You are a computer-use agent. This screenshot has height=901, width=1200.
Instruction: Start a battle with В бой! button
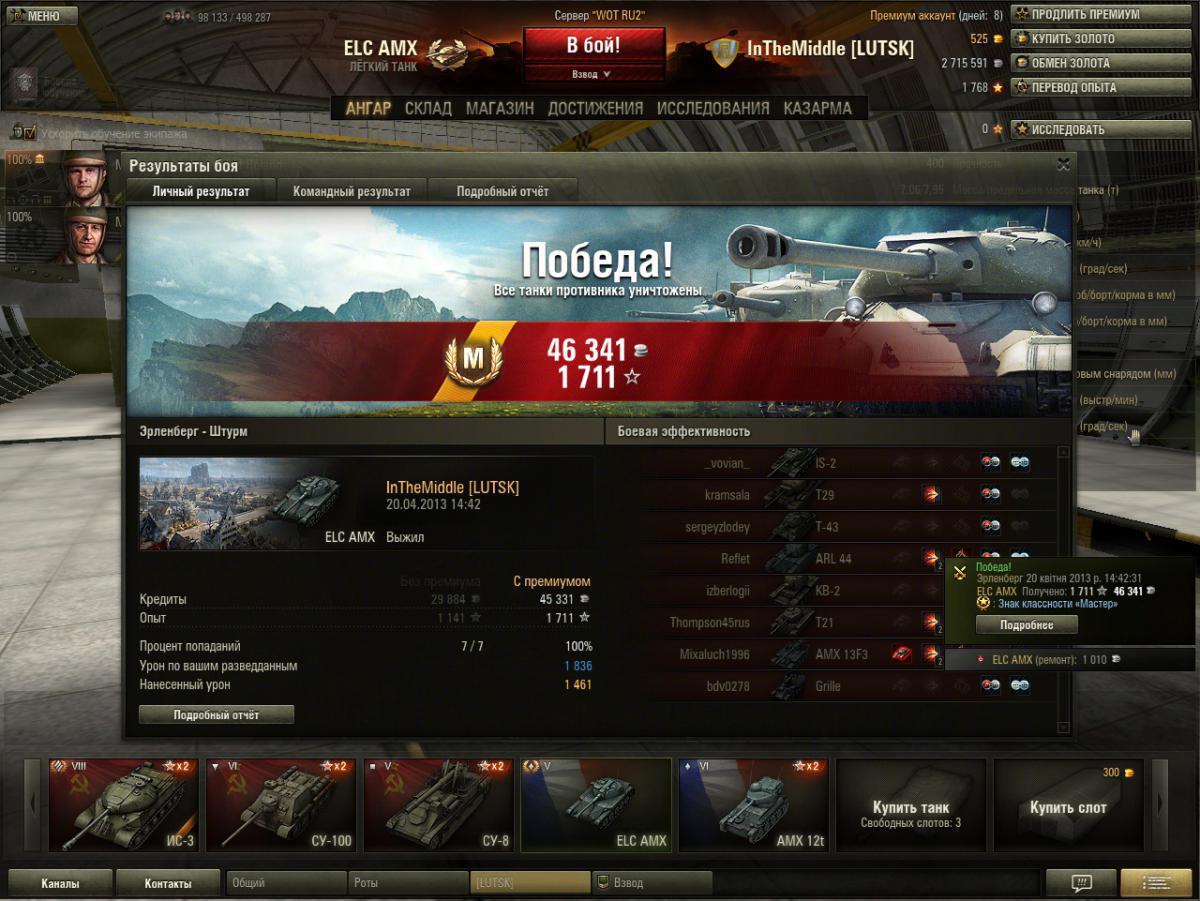pyautogui.click(x=593, y=45)
